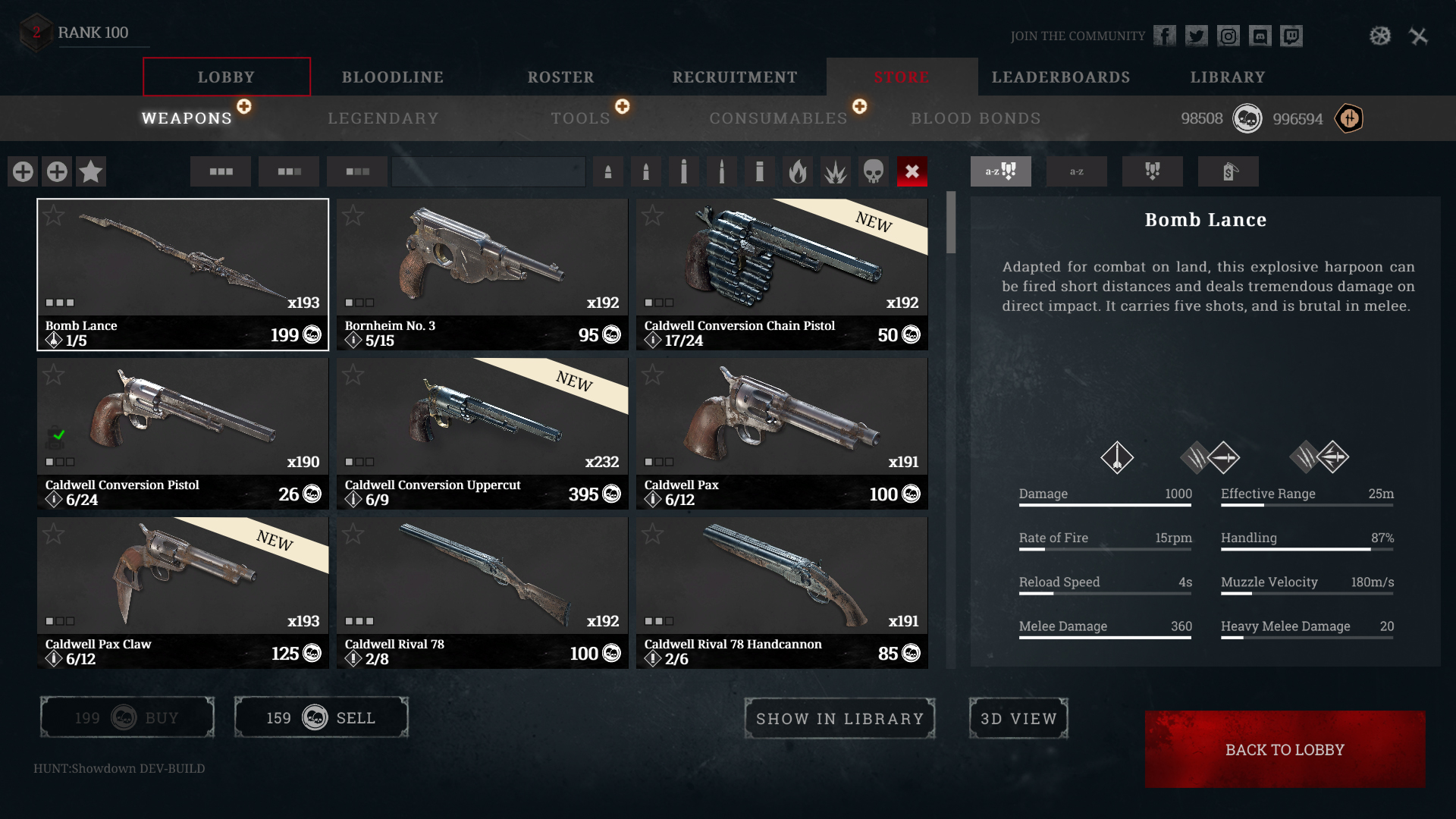
Task: Toggle the favorites star filter
Action: [91, 171]
